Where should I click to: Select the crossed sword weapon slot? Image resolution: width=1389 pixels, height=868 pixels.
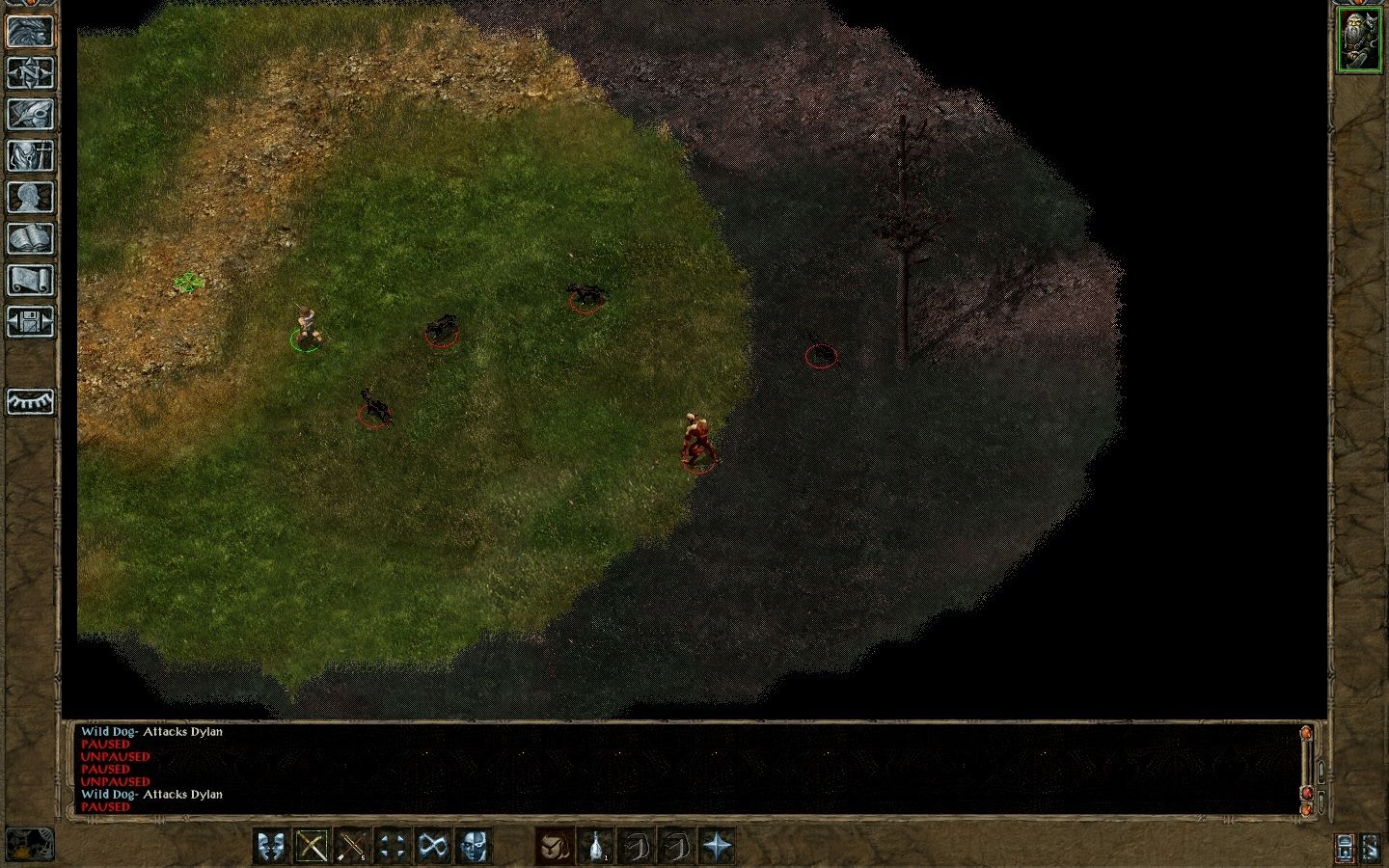[311, 847]
